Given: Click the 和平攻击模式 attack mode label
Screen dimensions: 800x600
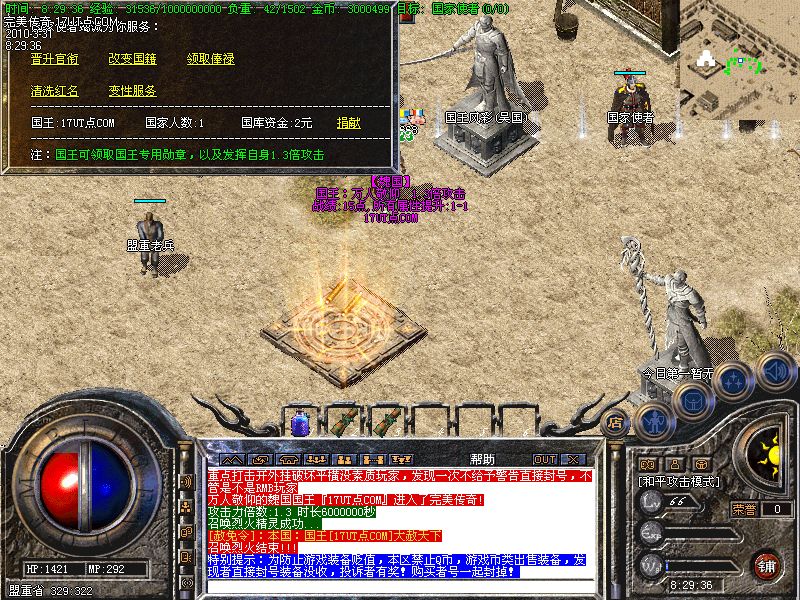Looking at the screenshot, I should [x=682, y=481].
